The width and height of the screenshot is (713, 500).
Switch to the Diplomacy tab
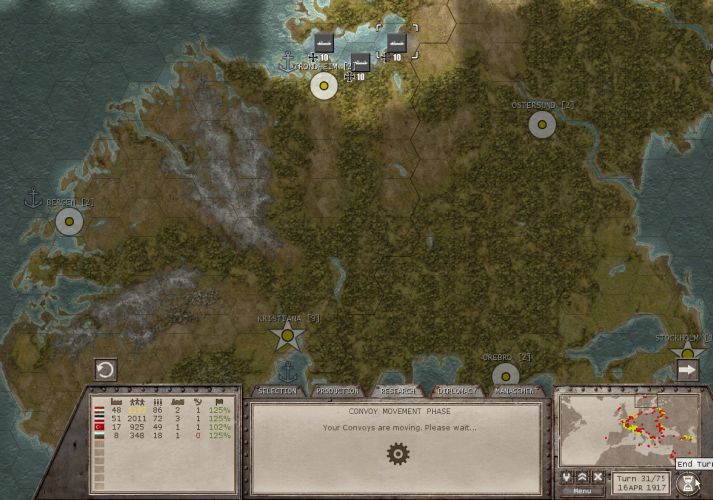(x=457, y=390)
